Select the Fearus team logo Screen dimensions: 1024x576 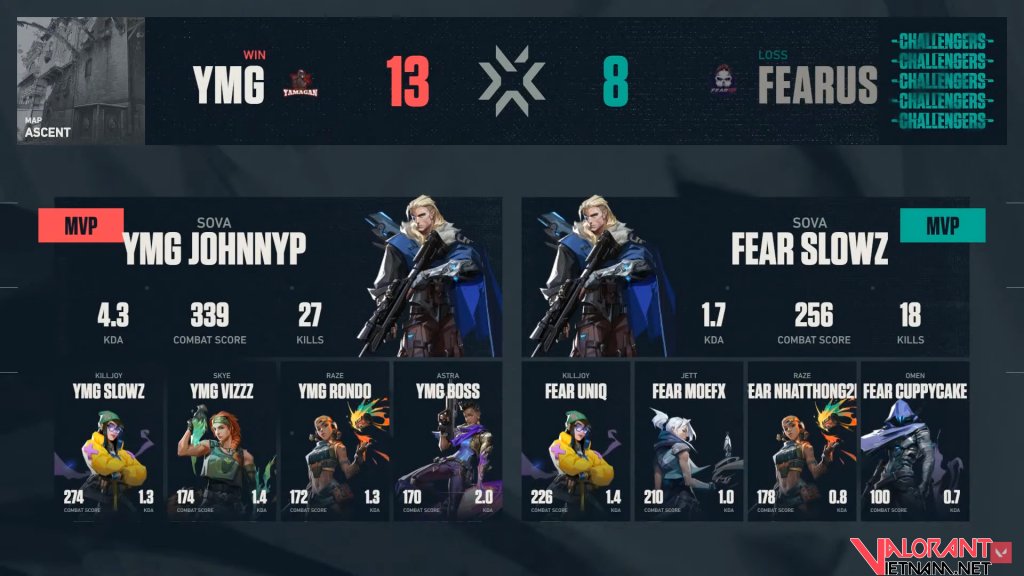coord(724,81)
